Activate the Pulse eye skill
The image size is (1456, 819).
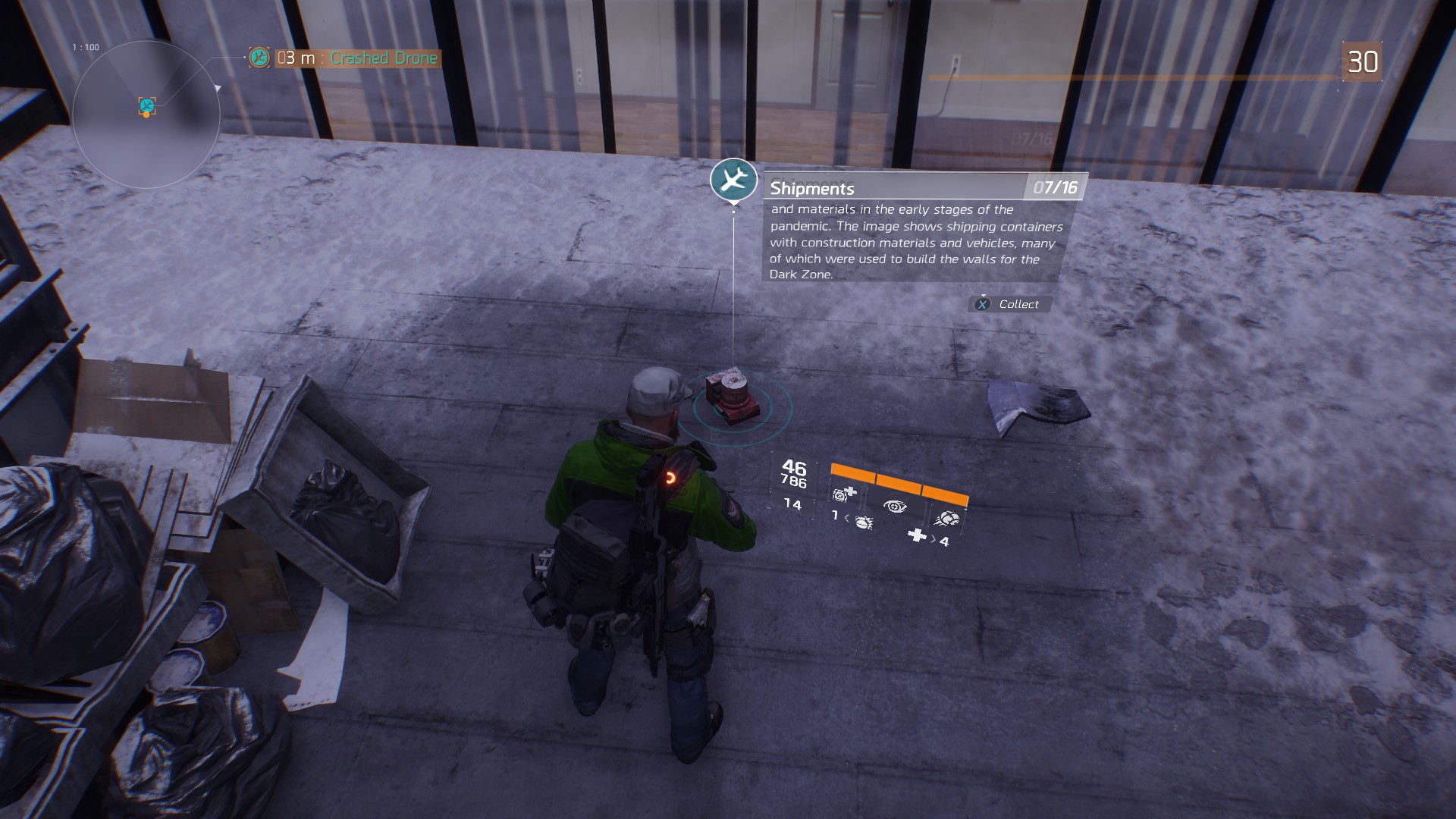(895, 506)
